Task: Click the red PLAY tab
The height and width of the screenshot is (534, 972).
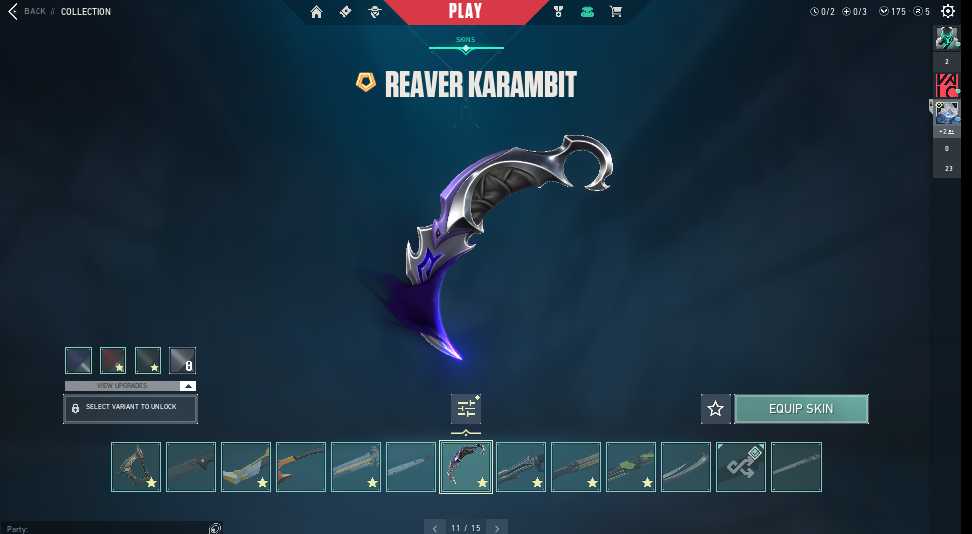Action: click(465, 12)
